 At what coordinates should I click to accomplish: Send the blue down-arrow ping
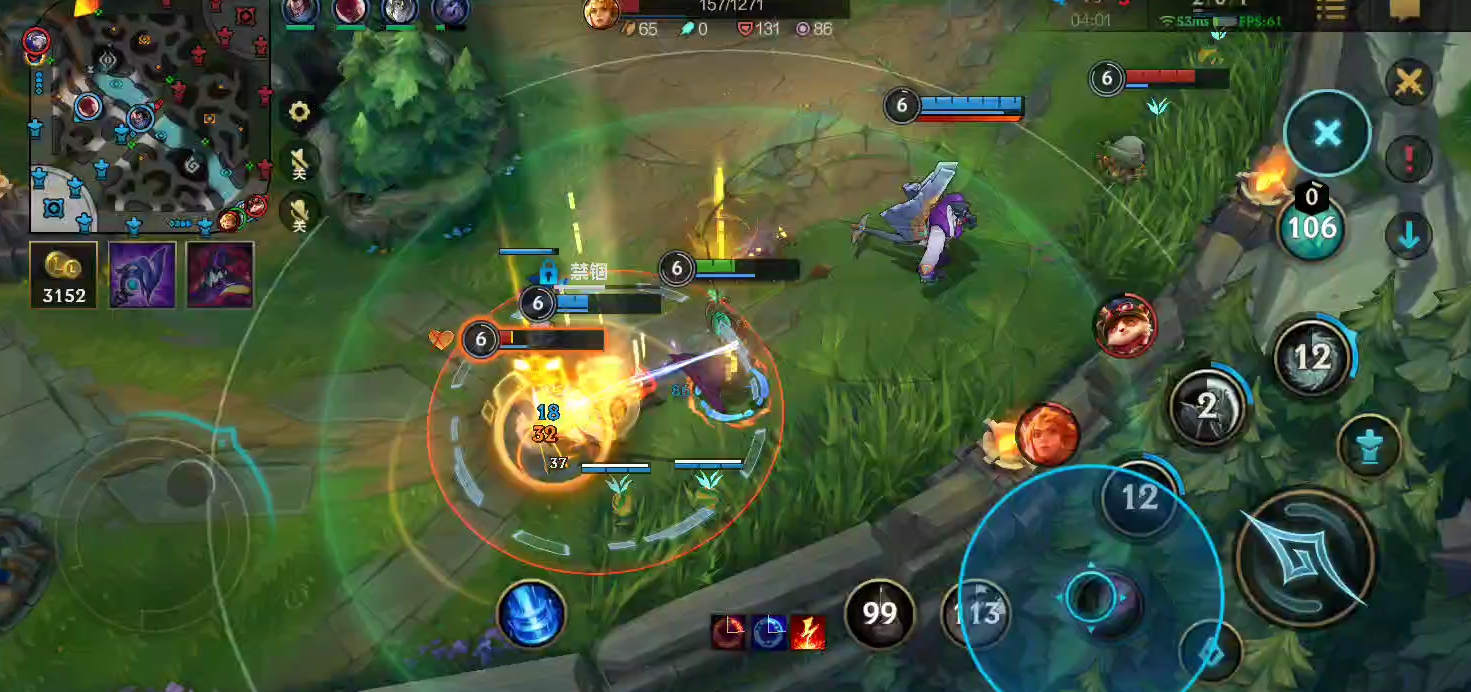[1410, 236]
